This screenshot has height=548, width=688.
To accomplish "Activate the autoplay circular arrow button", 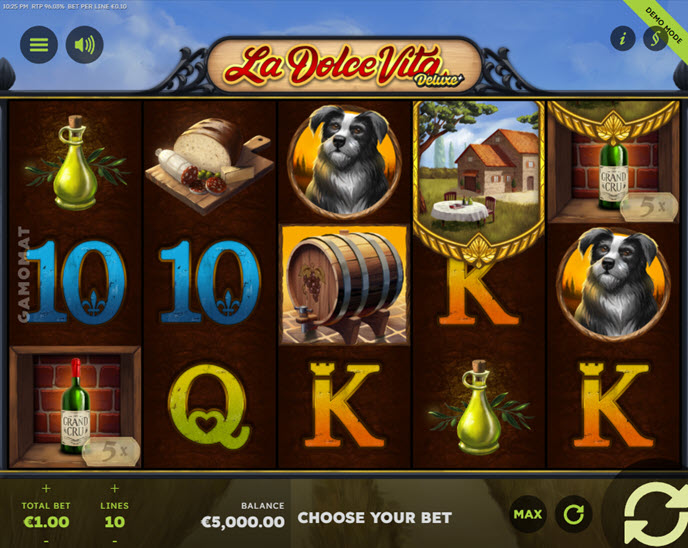I will click(x=574, y=514).
